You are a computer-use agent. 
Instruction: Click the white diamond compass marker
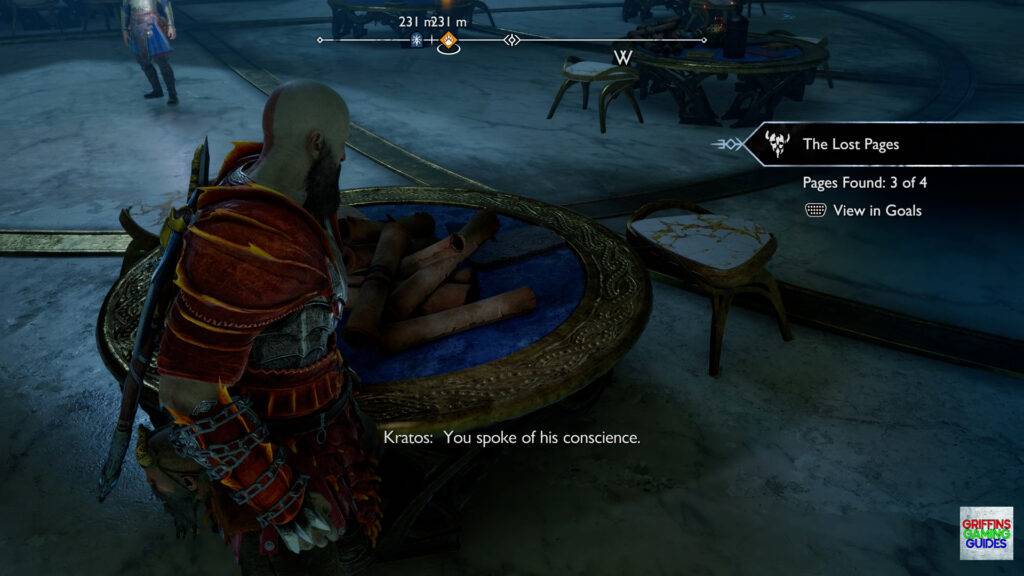click(512, 41)
